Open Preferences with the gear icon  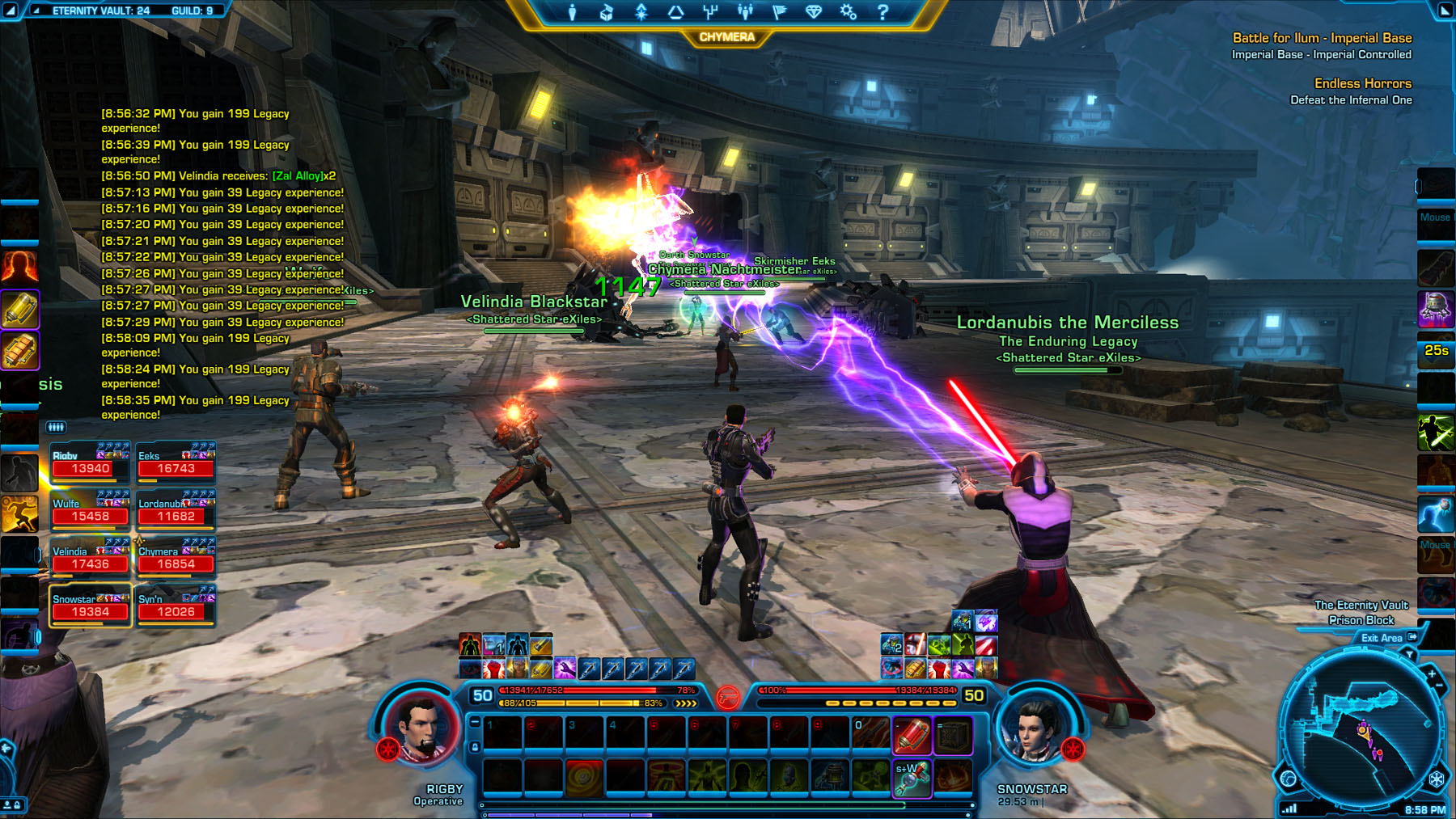[848, 12]
